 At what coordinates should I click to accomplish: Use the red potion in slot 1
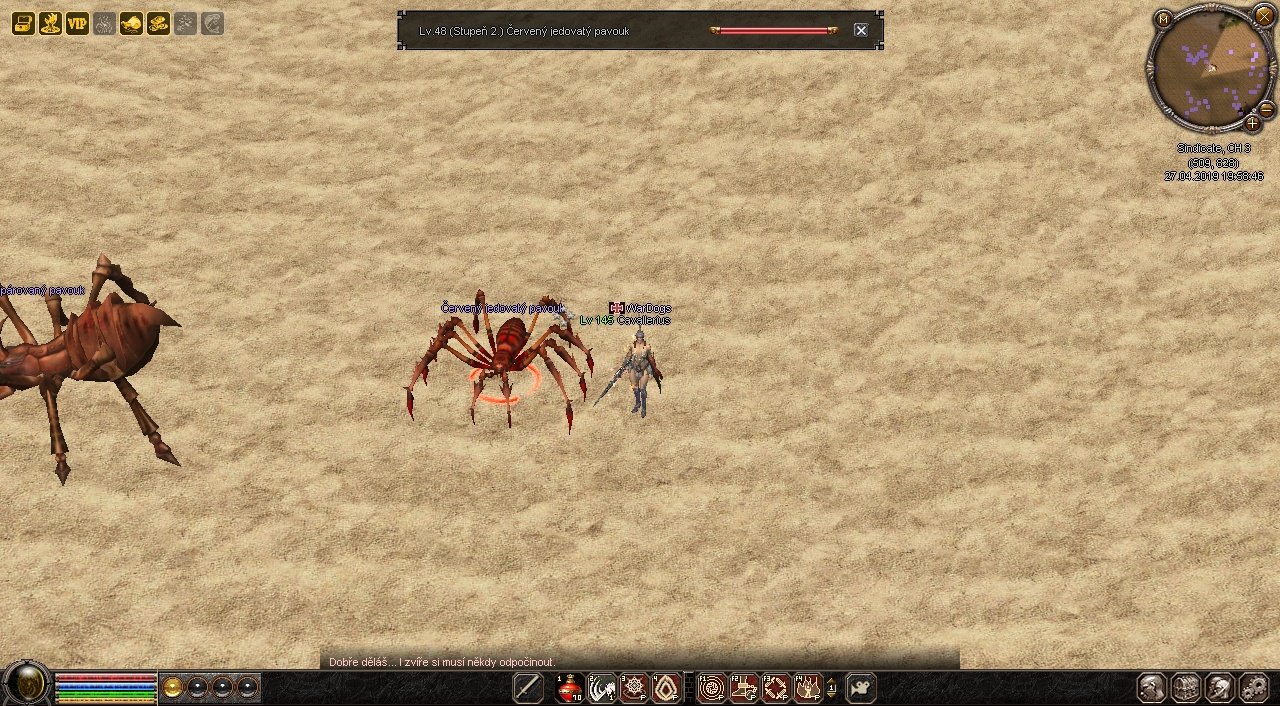tap(570, 688)
